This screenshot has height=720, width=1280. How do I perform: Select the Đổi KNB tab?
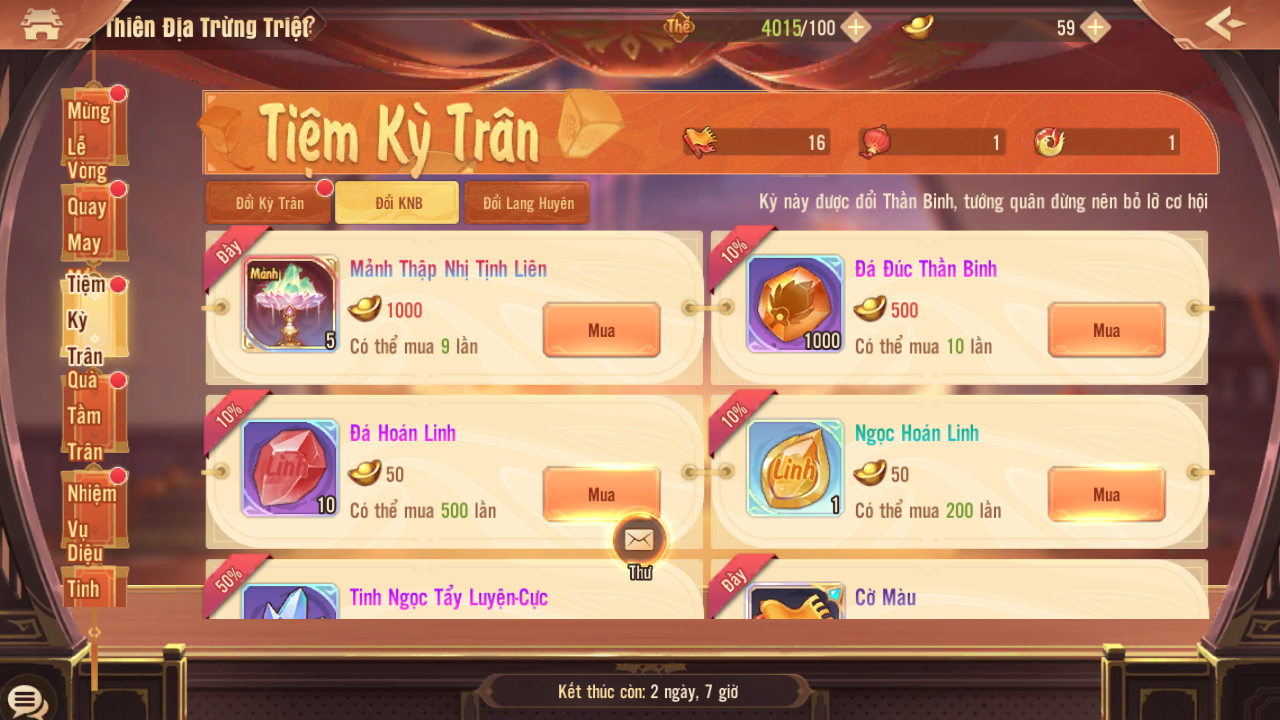point(398,203)
